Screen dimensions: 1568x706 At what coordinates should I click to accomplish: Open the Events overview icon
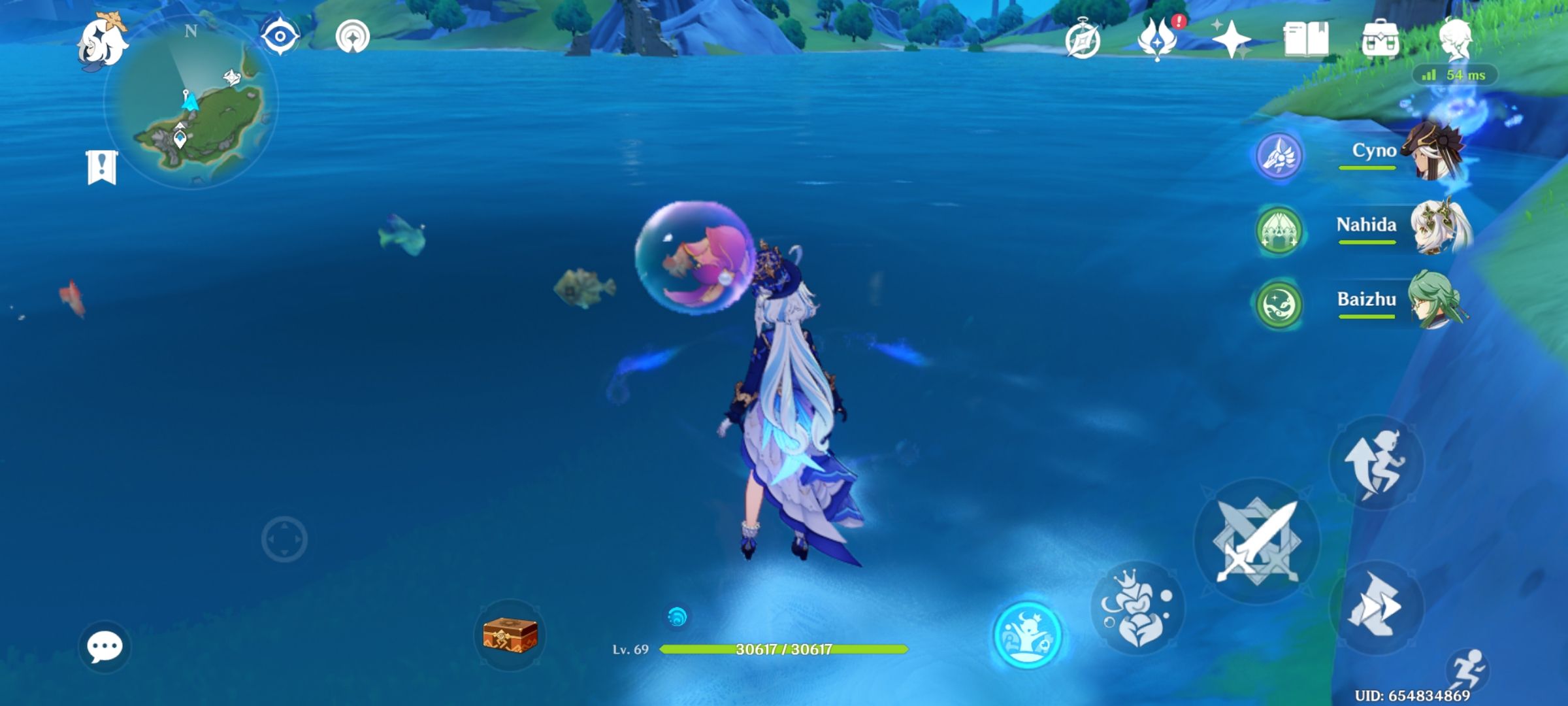pos(1085,41)
